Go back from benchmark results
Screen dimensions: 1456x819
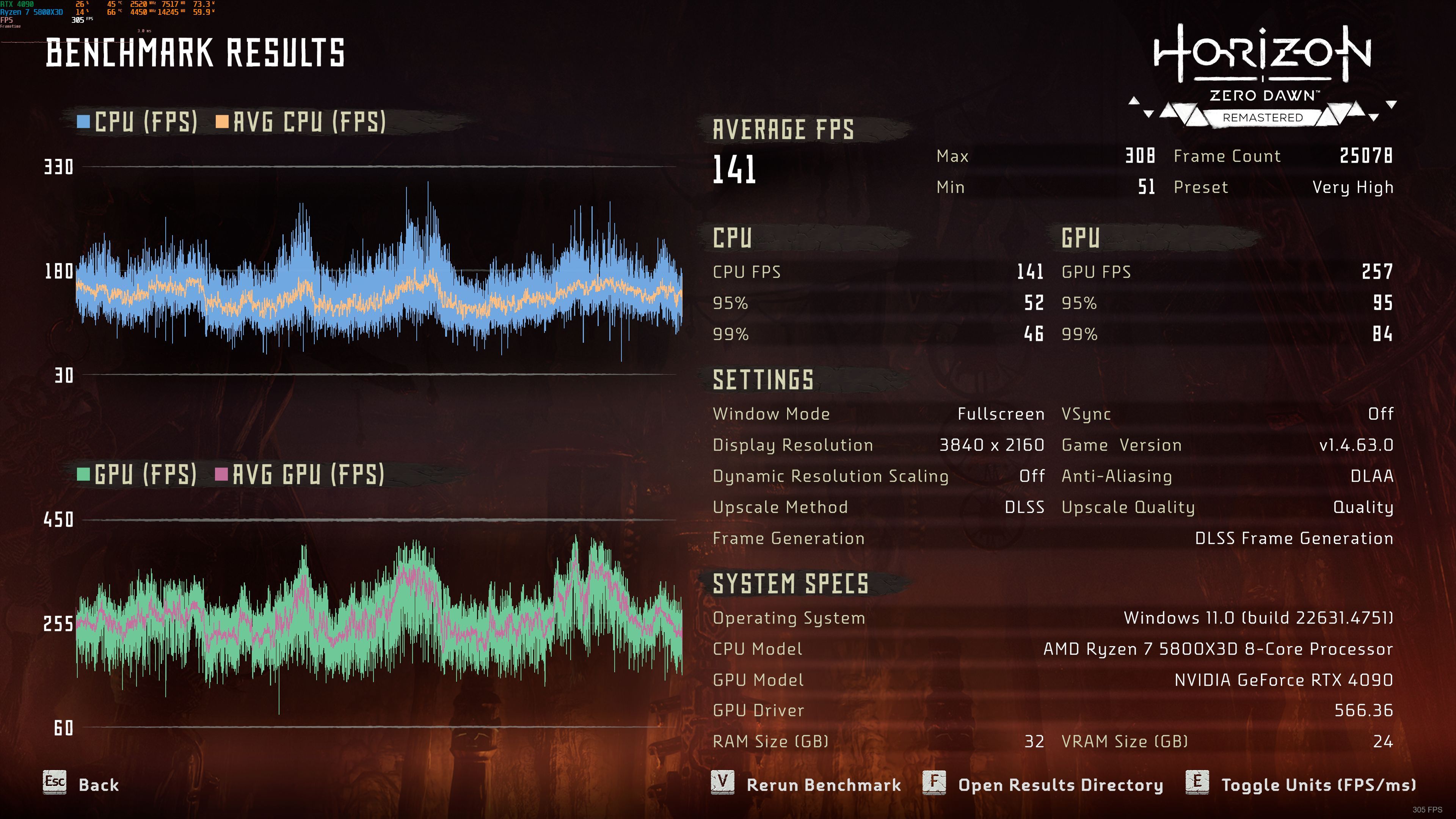click(x=82, y=784)
